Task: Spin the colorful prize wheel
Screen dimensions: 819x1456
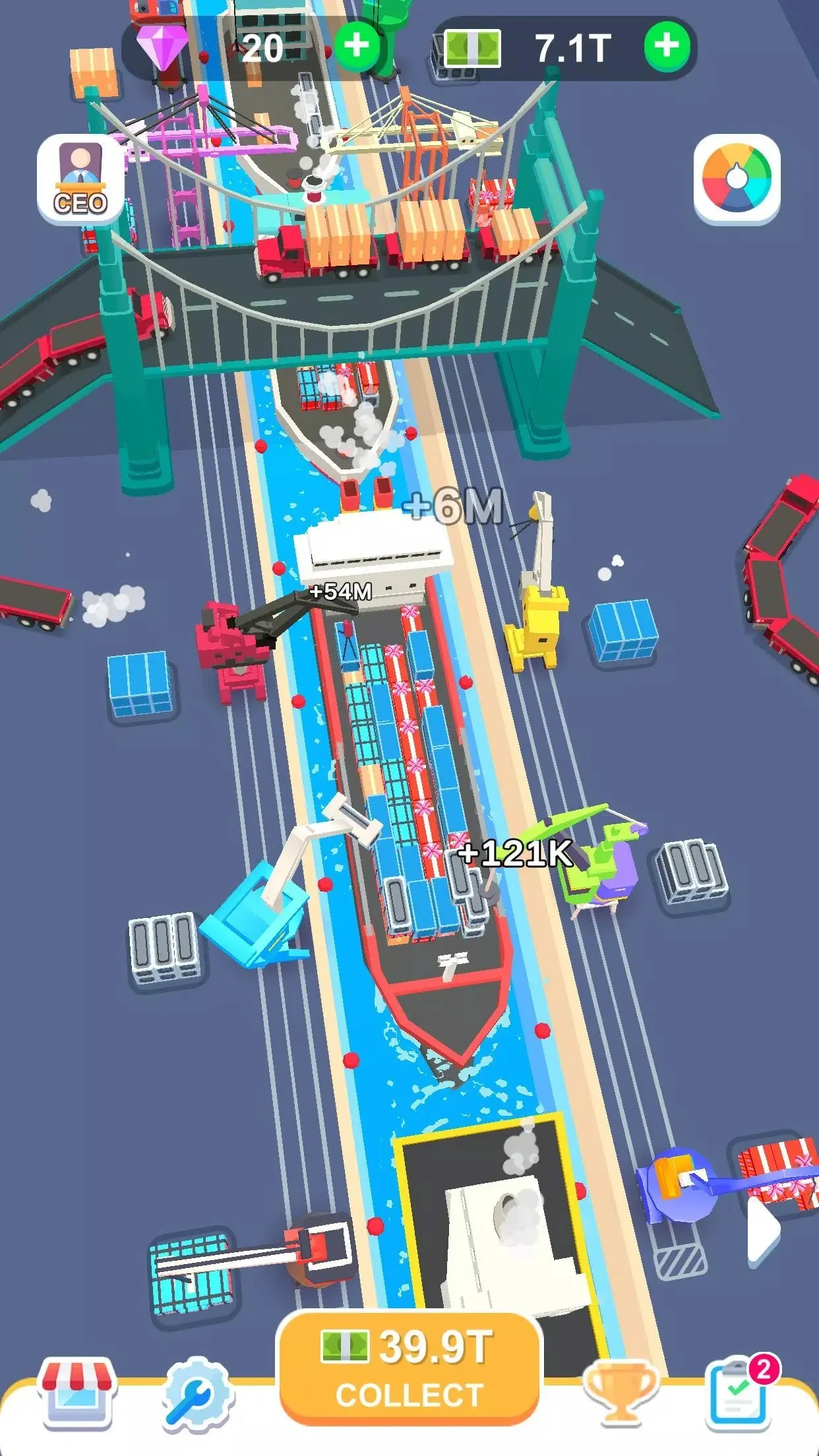Action: point(737,179)
